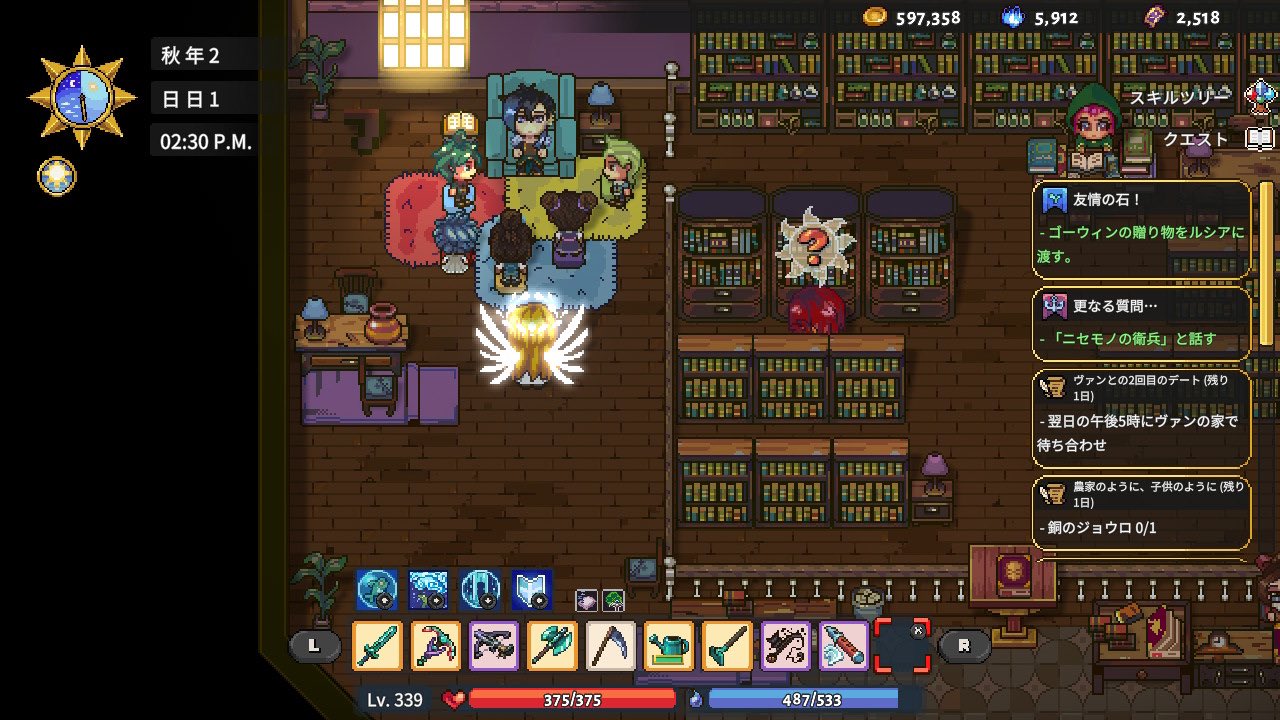Select the 友情の石！ quest entry
1280x720 pixels.
click(1142, 229)
